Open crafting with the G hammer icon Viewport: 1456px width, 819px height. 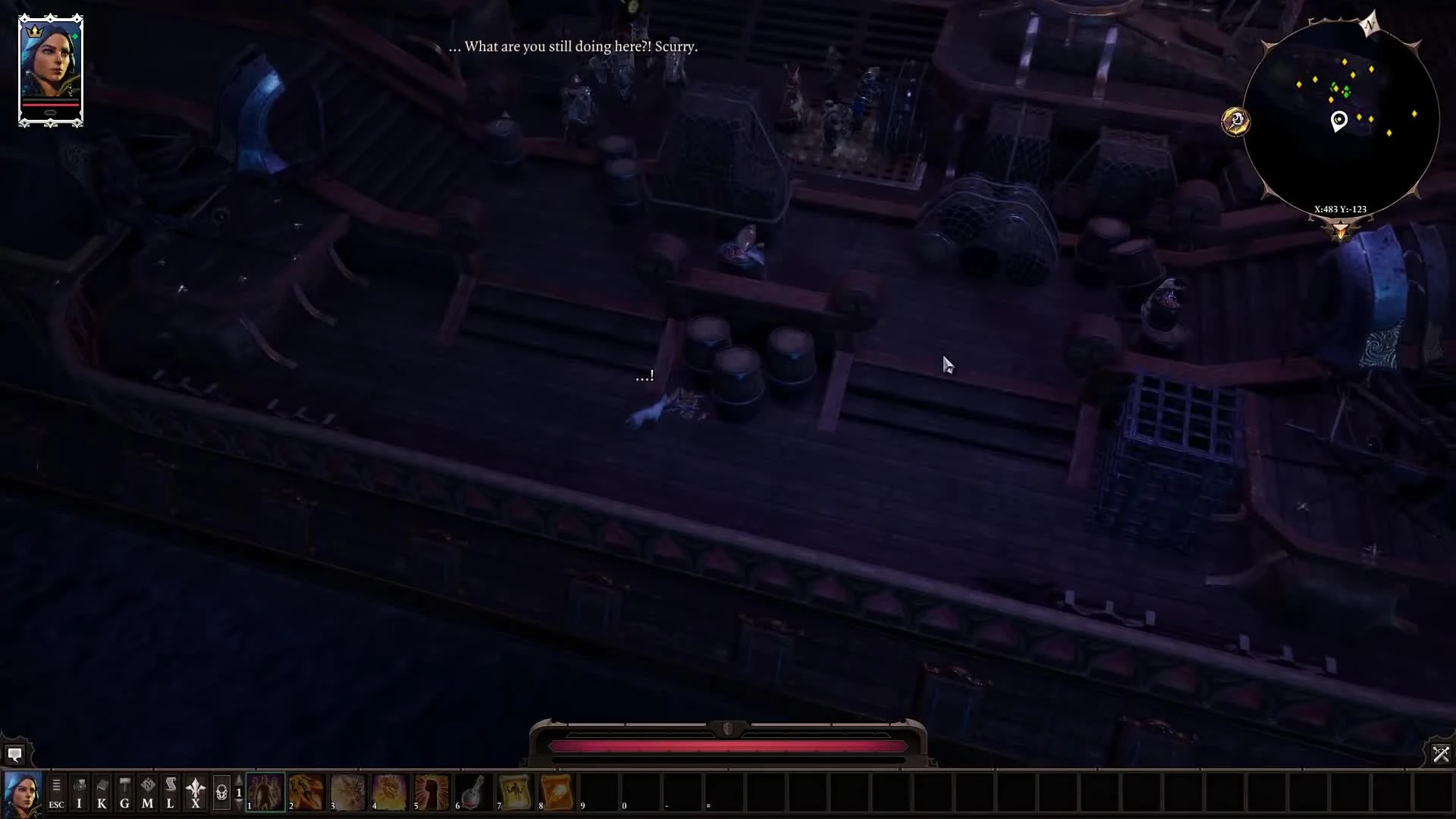coord(124,793)
